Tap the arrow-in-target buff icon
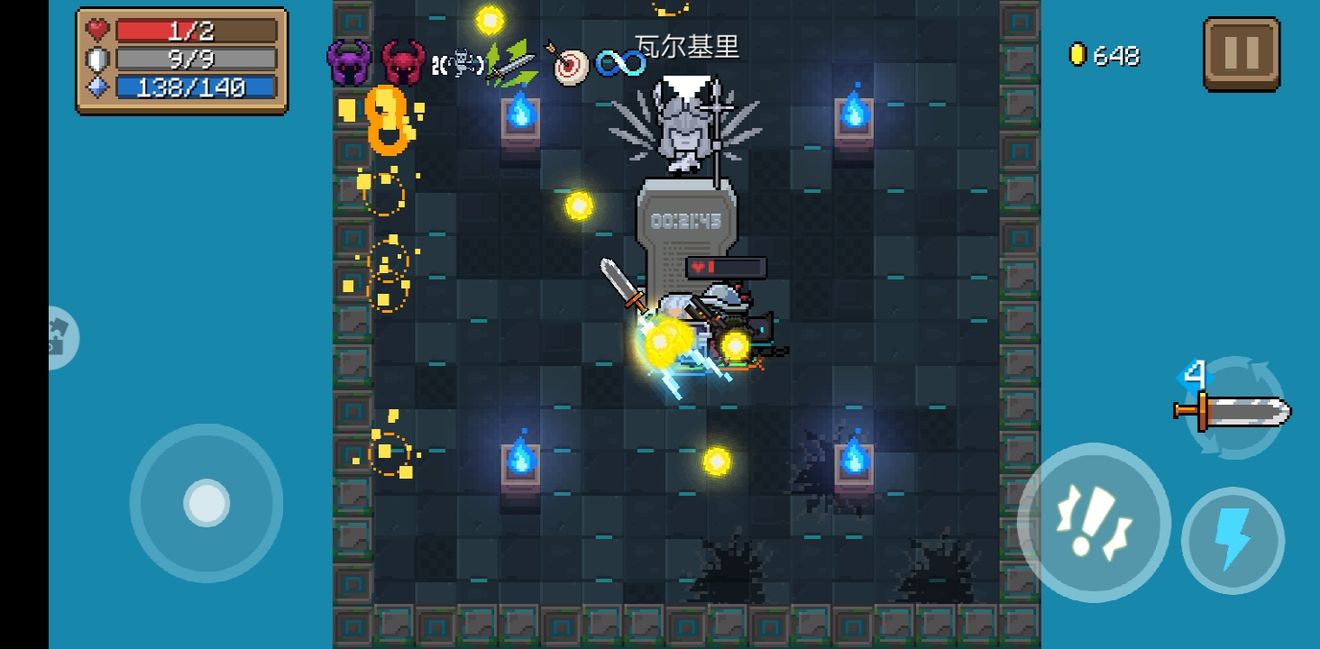Image resolution: width=1320 pixels, height=649 pixels. 567,64
